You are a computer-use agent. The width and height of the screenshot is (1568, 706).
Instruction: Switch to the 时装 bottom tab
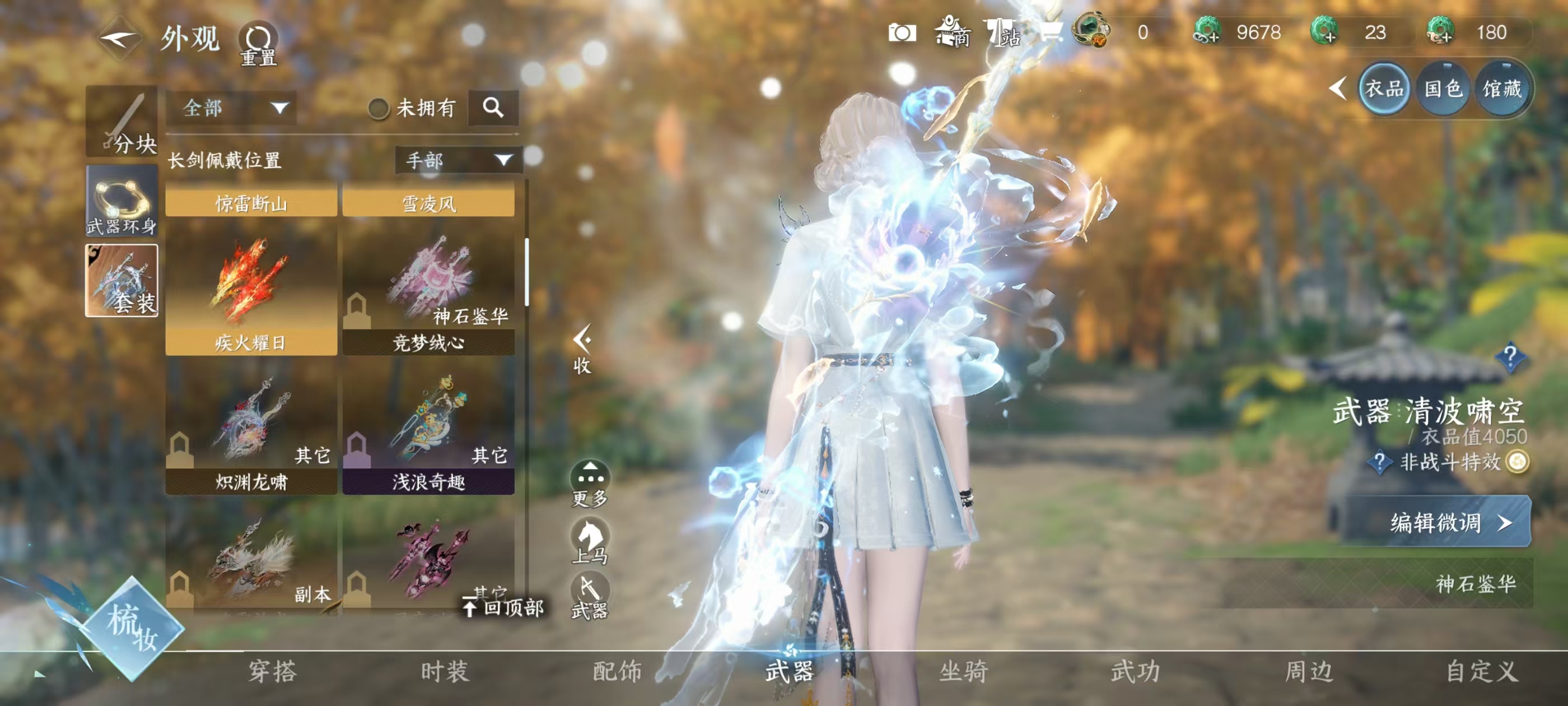coord(444,671)
